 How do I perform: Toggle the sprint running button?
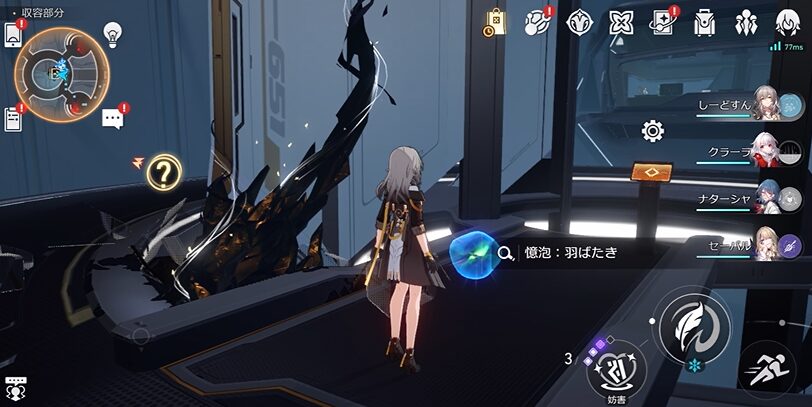point(768,369)
